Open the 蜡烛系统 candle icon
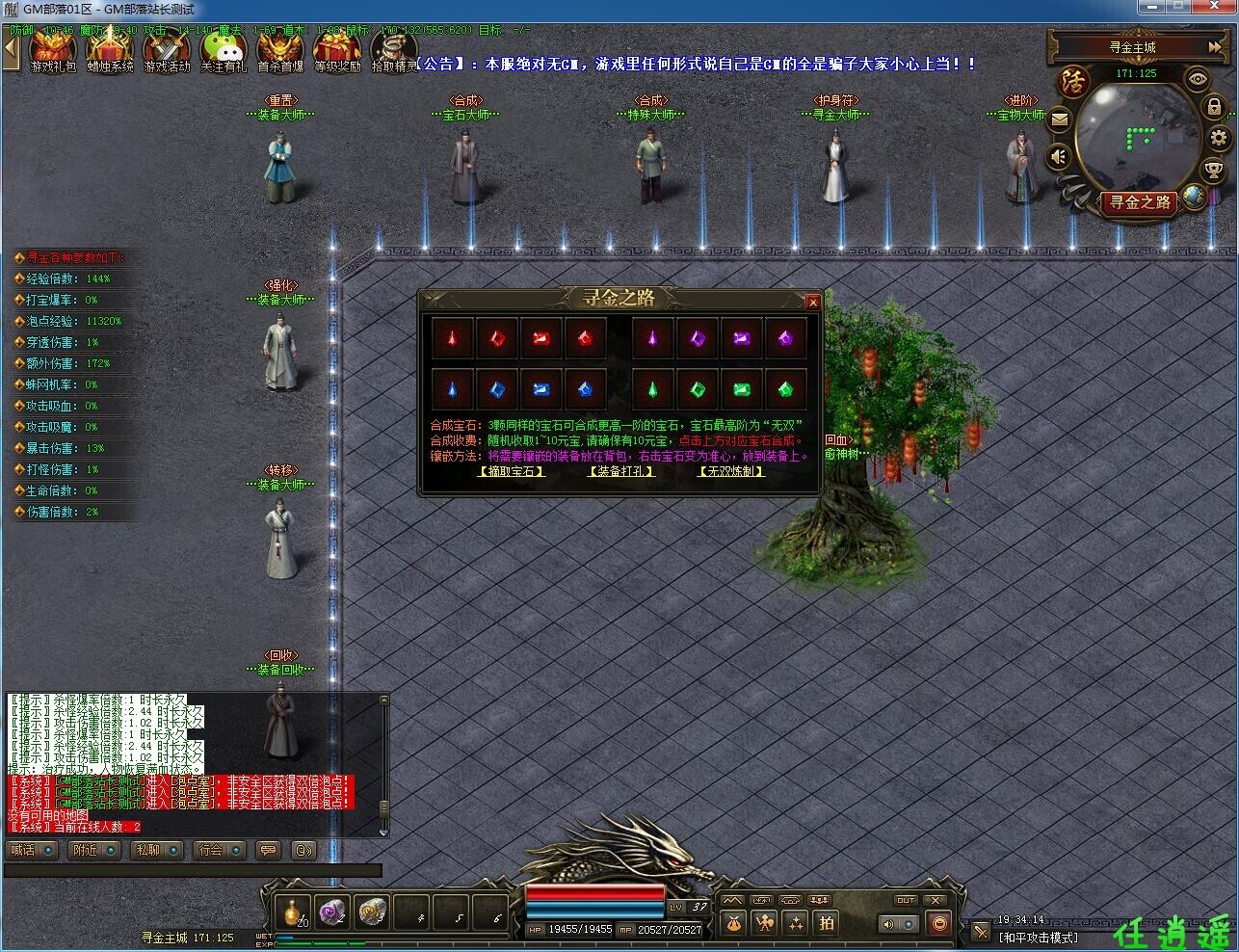The image size is (1239, 952). tap(111, 50)
